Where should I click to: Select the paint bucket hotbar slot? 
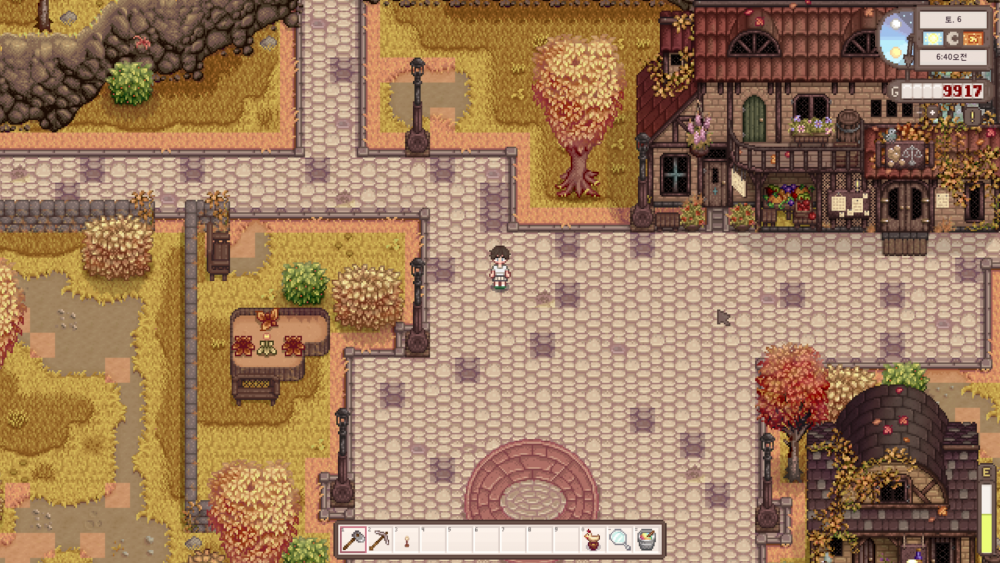point(647,540)
